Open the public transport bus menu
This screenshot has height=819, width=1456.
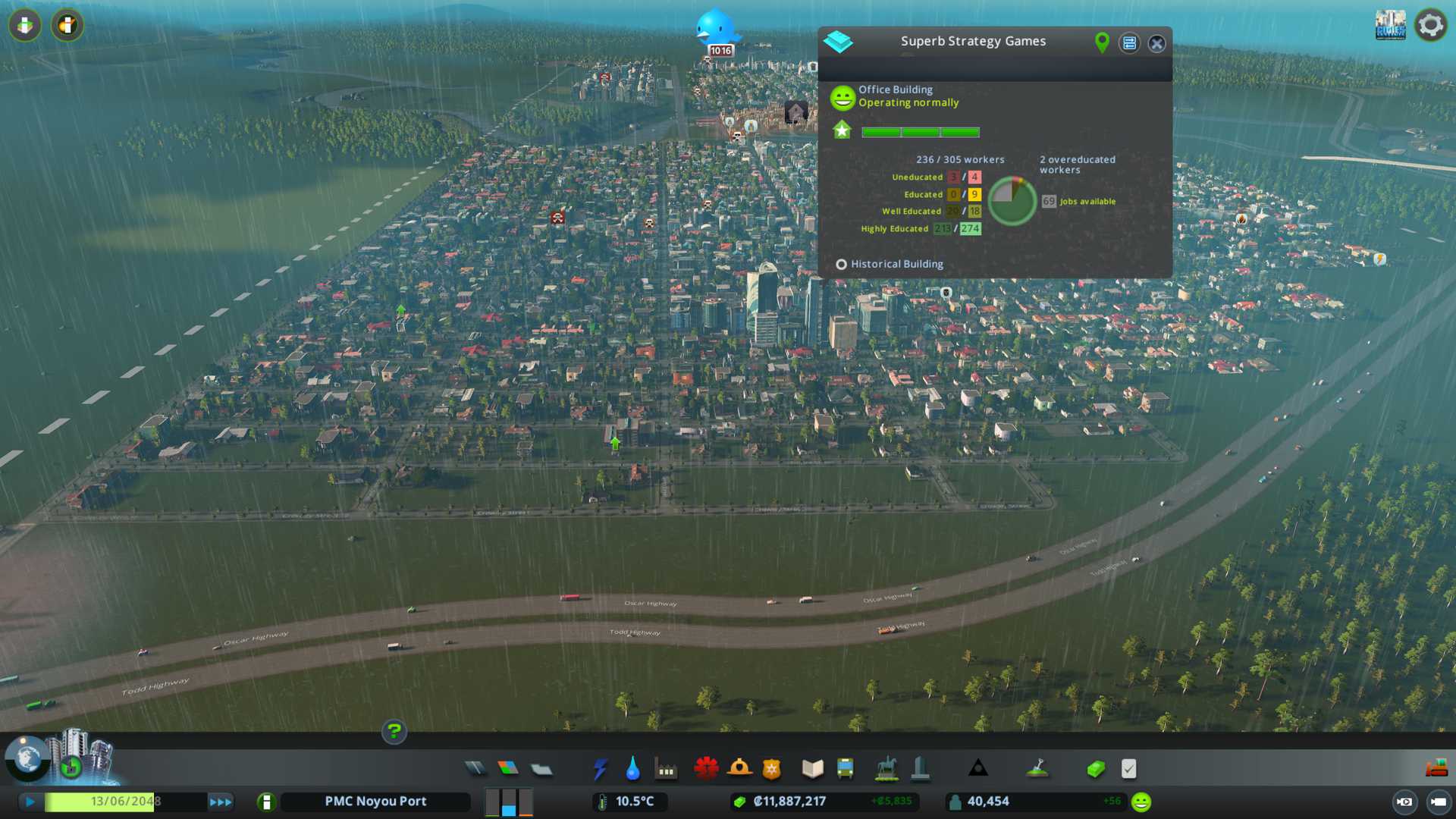pyautogui.click(x=846, y=769)
